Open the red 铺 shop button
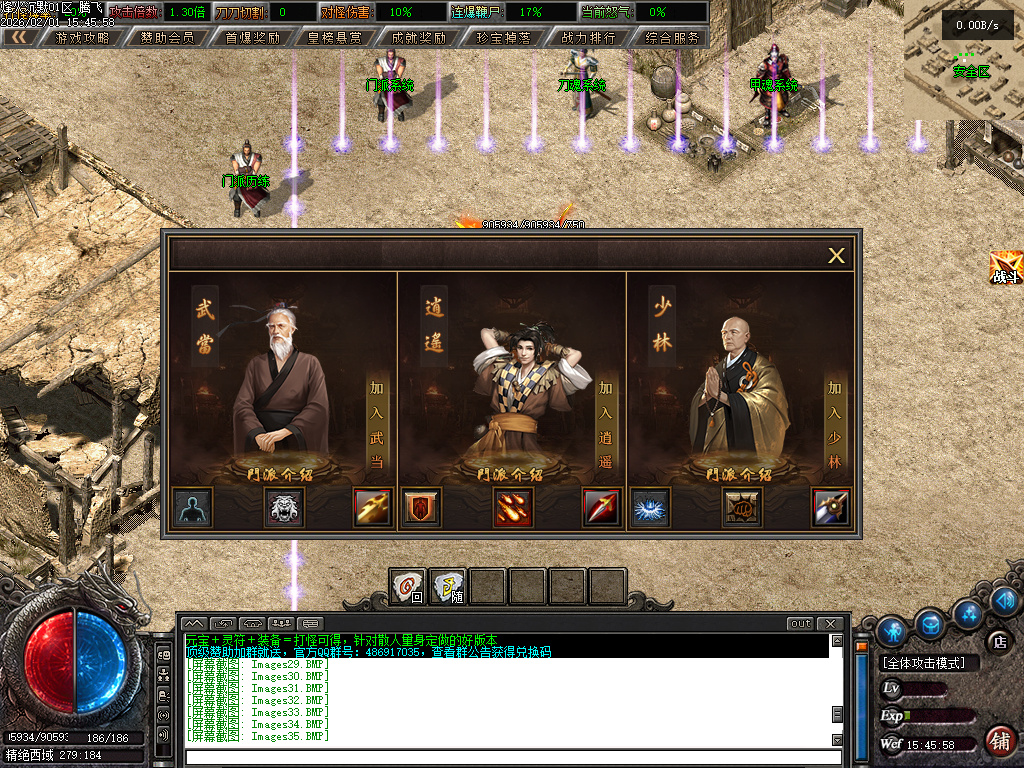The image size is (1024, 768). (999, 740)
